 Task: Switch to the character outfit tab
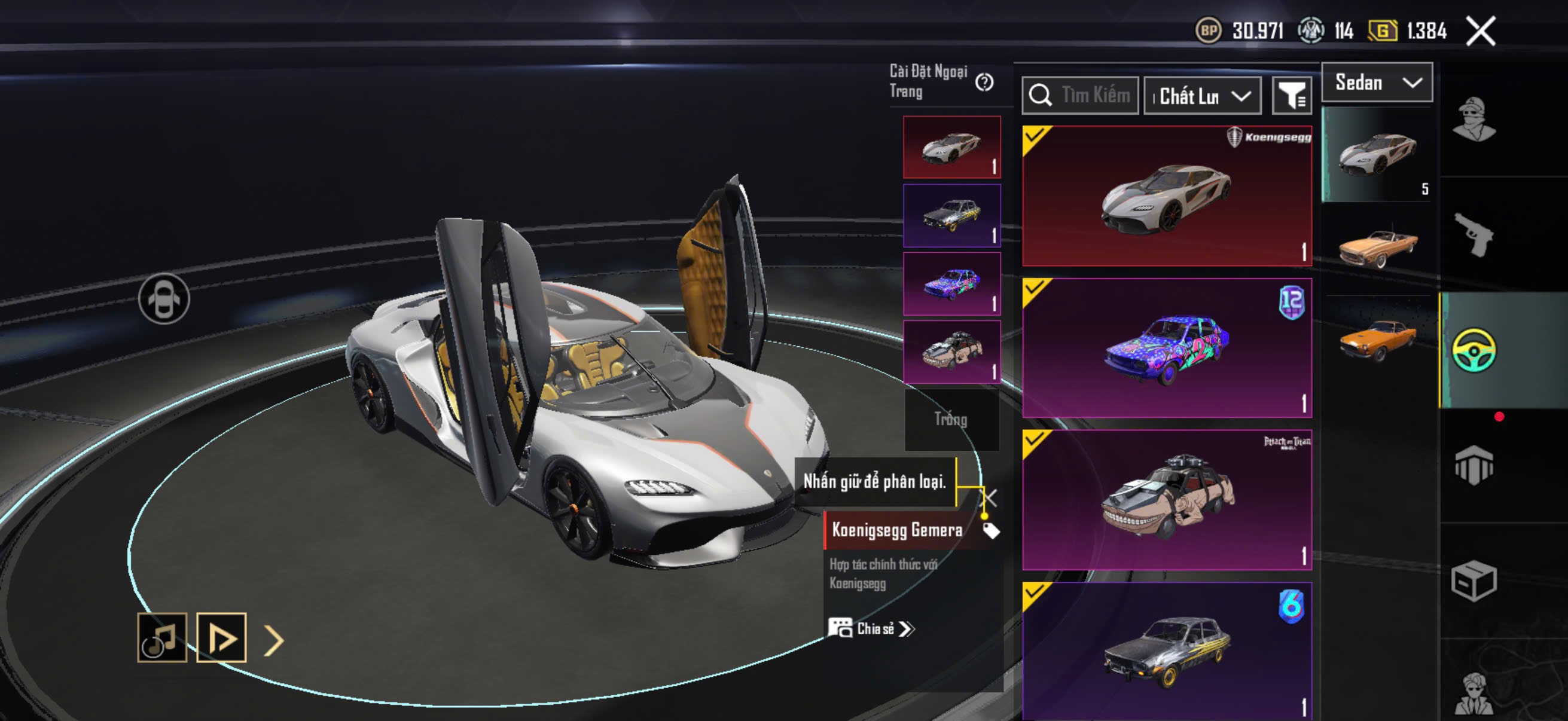coord(1473,118)
